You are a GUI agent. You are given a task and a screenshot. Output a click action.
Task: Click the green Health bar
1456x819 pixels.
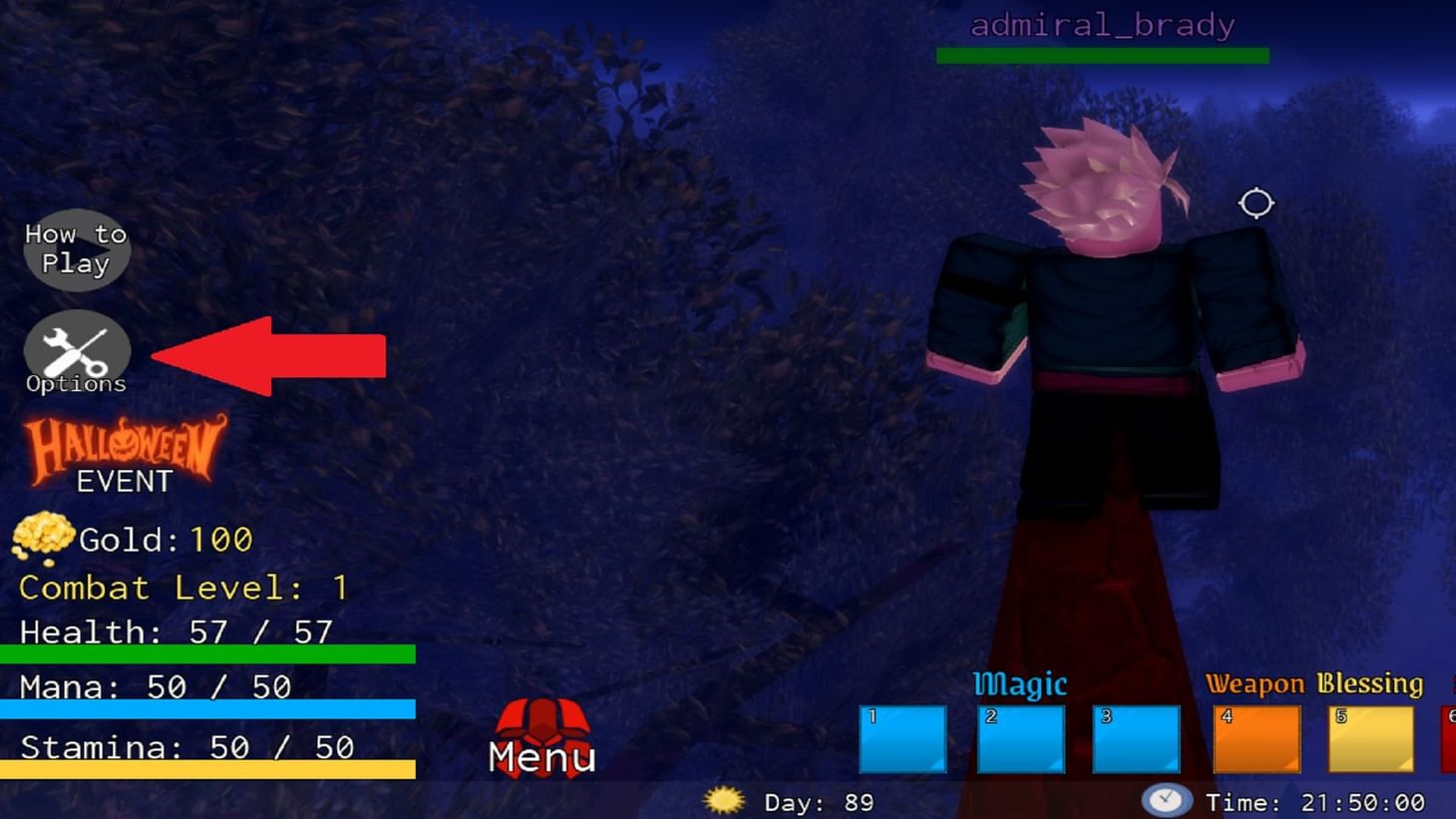(x=209, y=654)
